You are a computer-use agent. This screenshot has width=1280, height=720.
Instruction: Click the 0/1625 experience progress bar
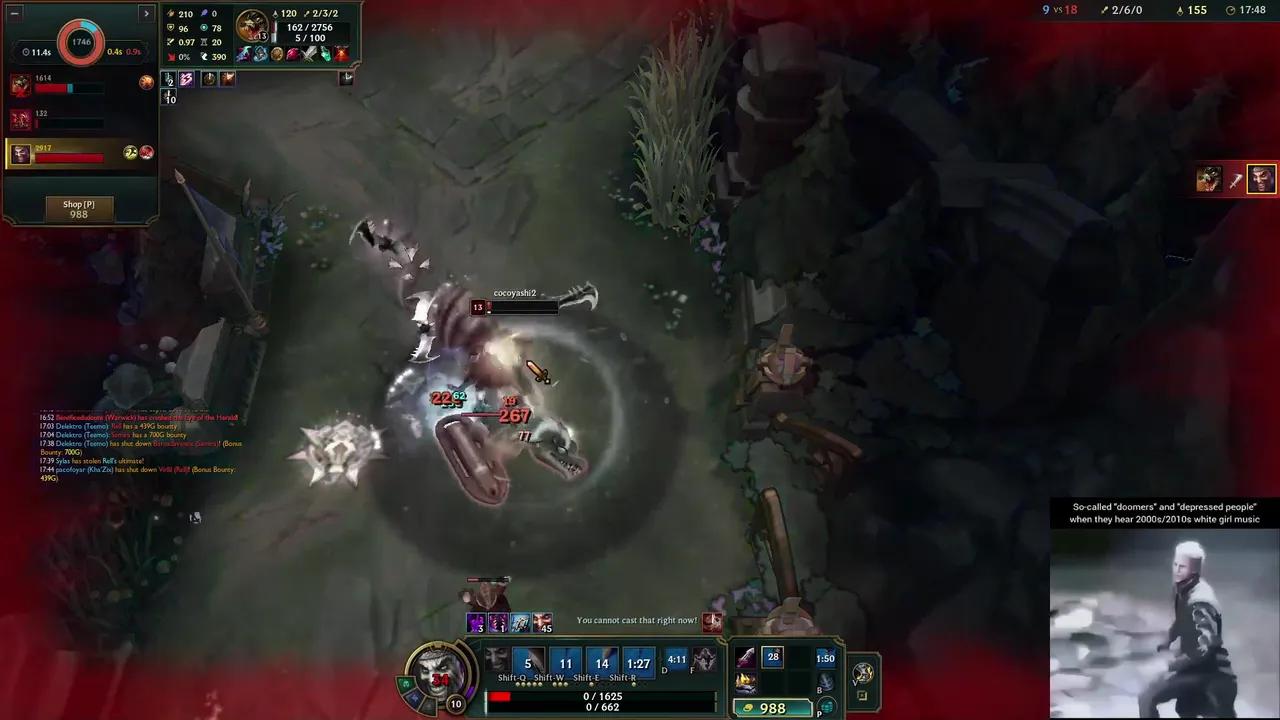point(600,696)
